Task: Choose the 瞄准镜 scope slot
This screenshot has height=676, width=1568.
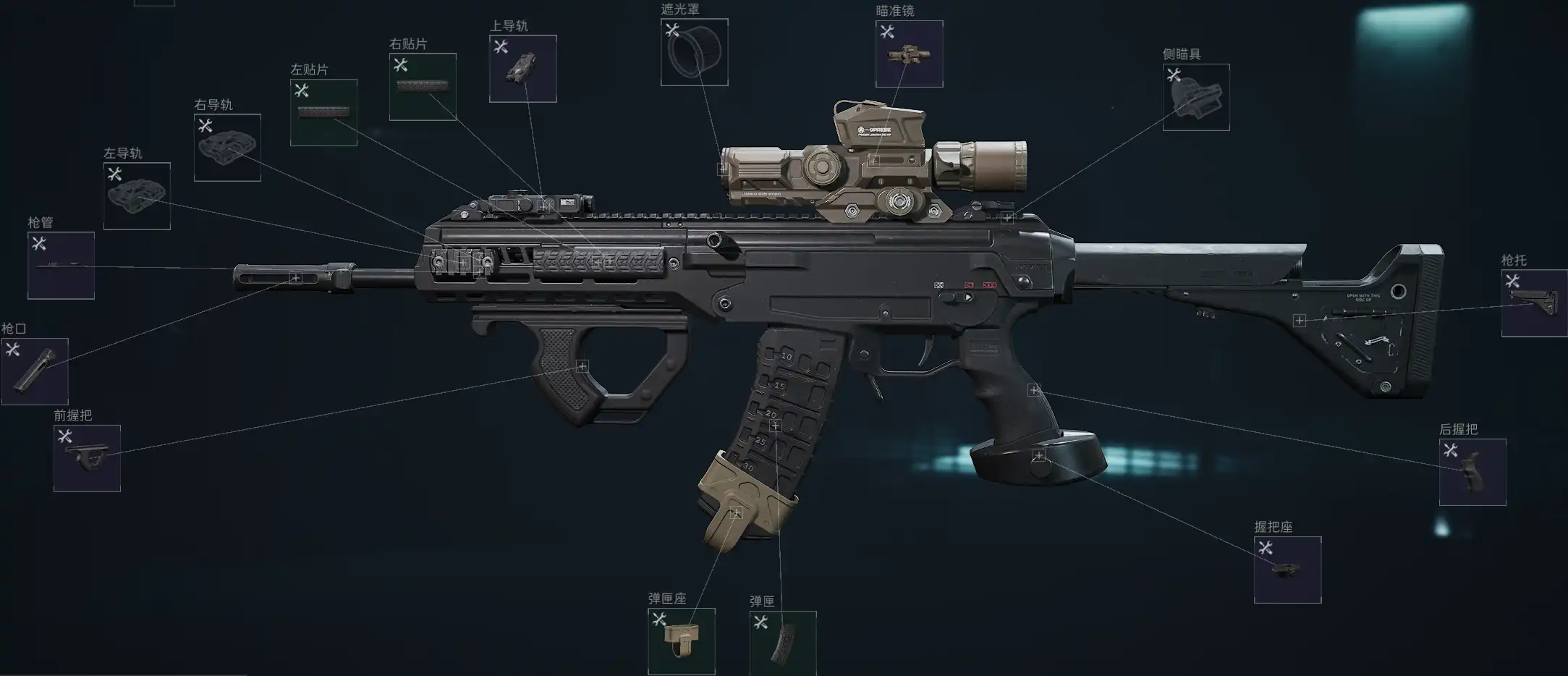Action: [x=909, y=54]
